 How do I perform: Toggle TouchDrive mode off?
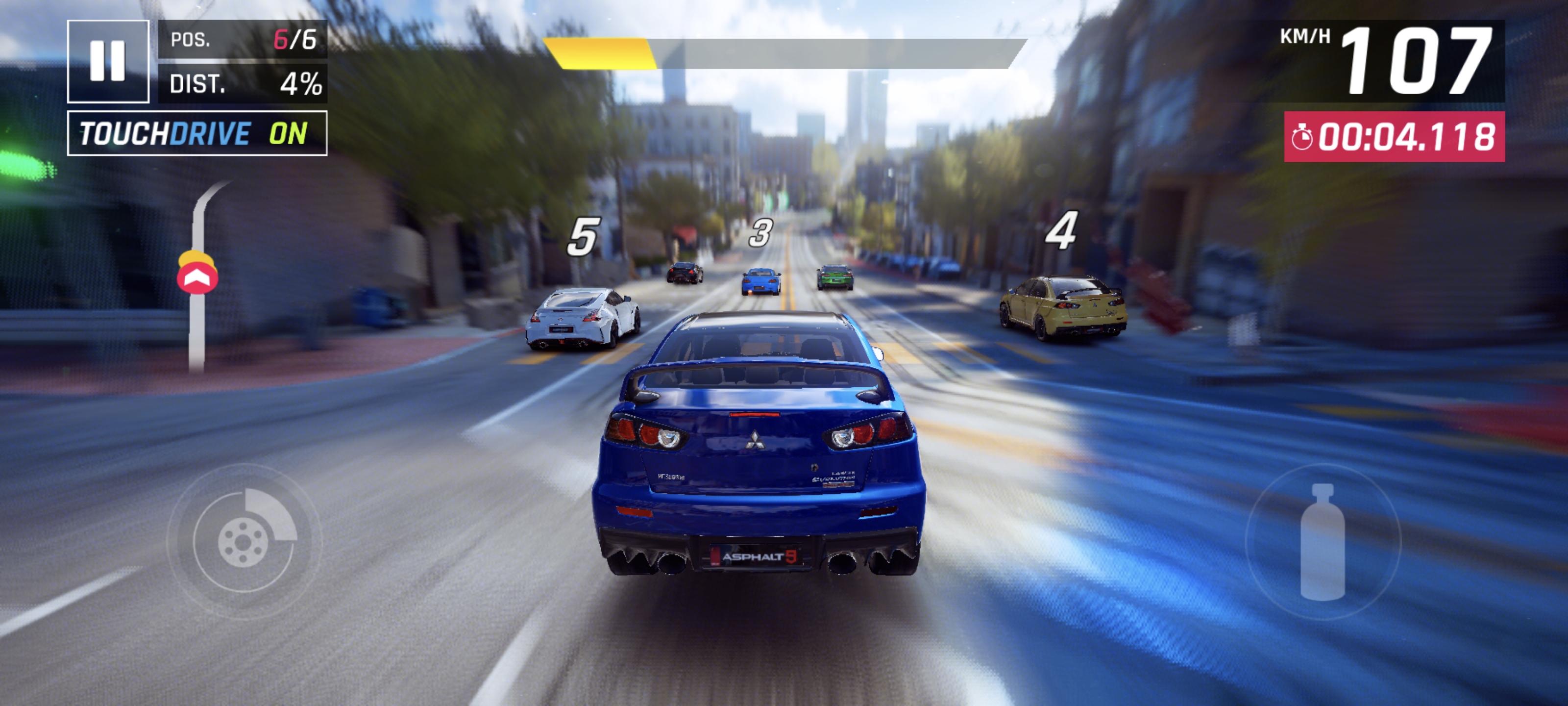[196, 133]
